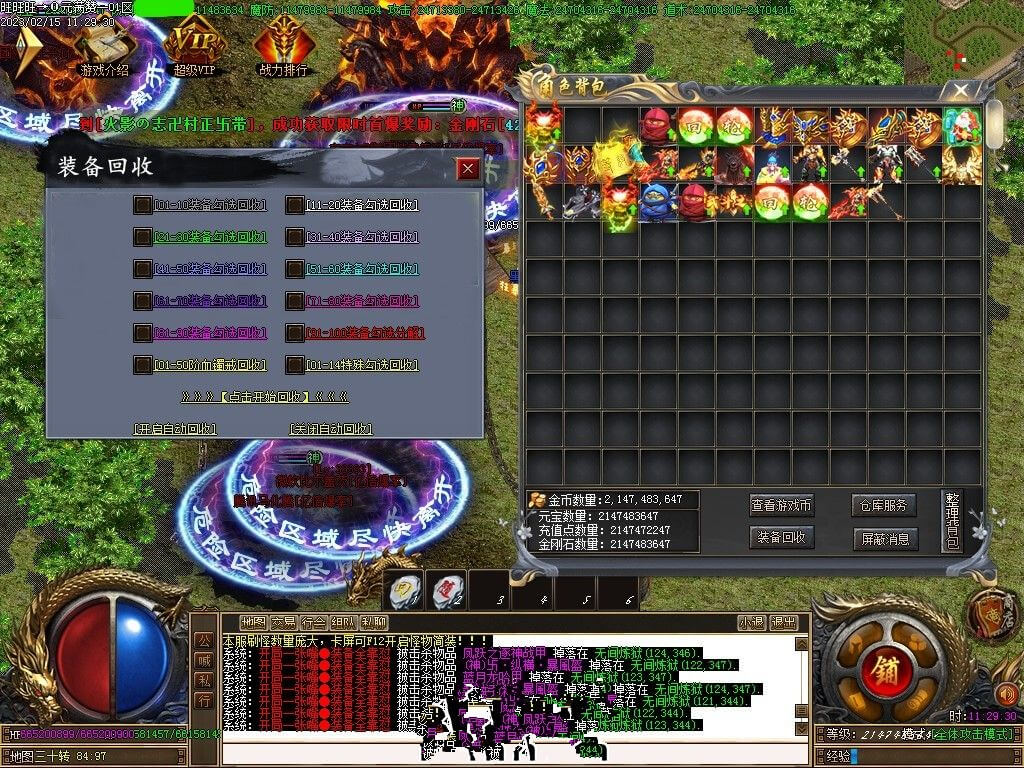The image size is (1024, 768).
Task: Disable auto recycle via 关闭自动回收
Action: 331,429
